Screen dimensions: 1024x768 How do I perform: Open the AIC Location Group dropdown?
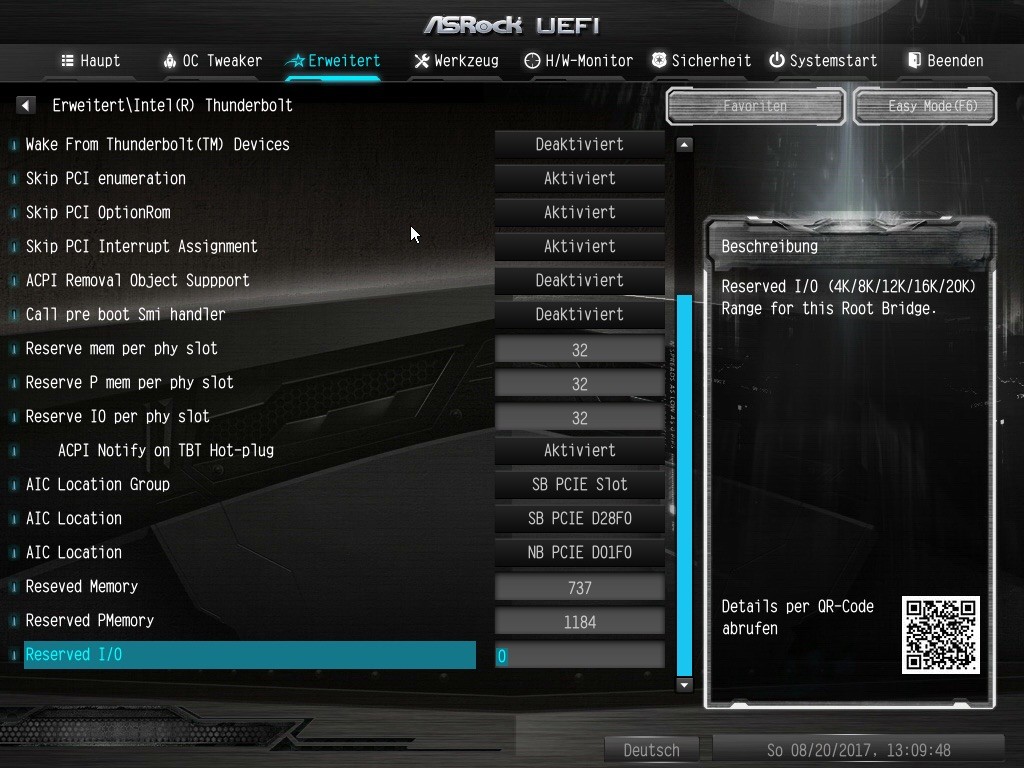click(x=579, y=484)
